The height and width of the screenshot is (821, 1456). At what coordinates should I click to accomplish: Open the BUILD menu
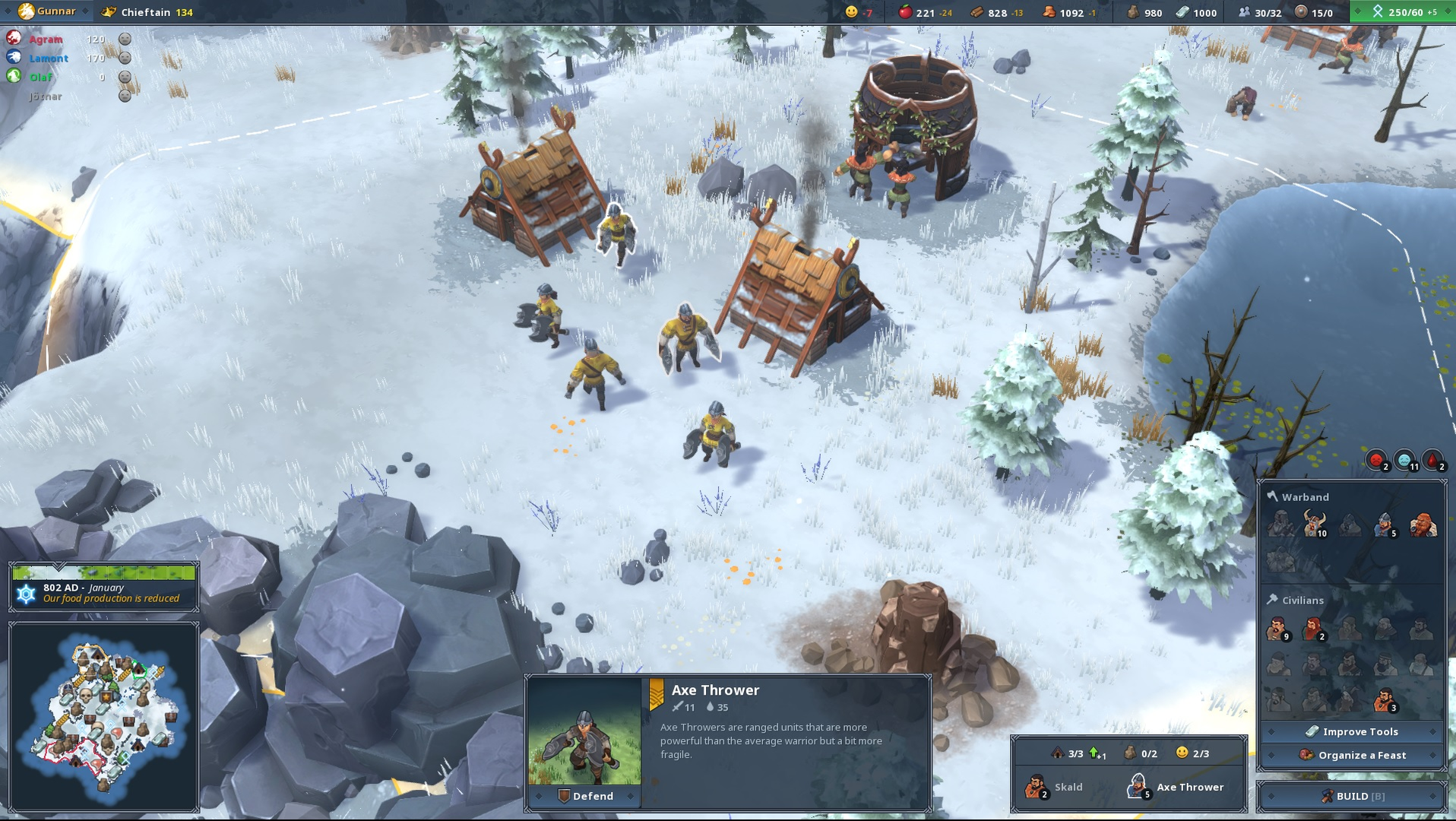tap(1352, 796)
